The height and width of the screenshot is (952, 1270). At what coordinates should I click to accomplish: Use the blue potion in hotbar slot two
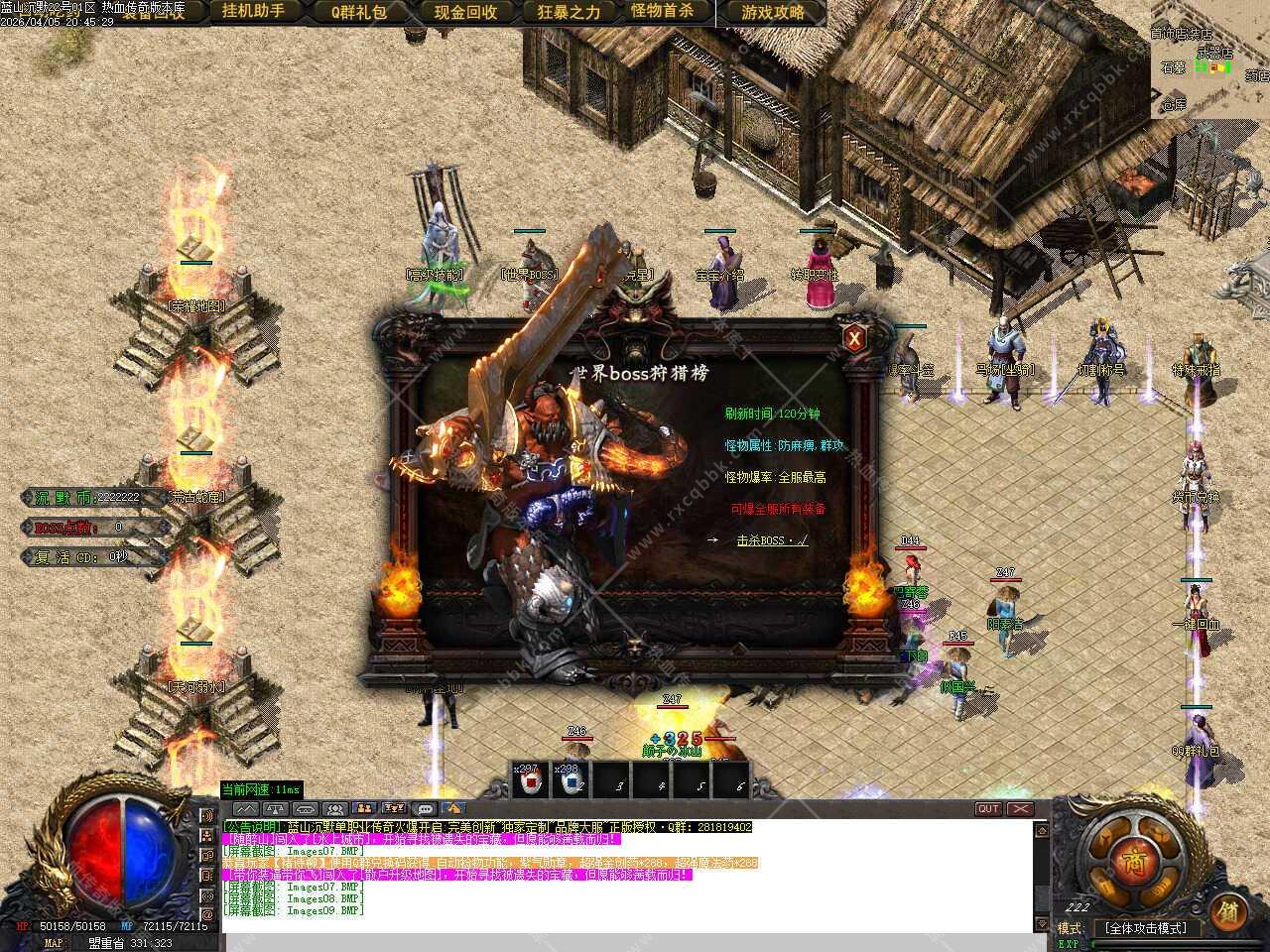[571, 781]
